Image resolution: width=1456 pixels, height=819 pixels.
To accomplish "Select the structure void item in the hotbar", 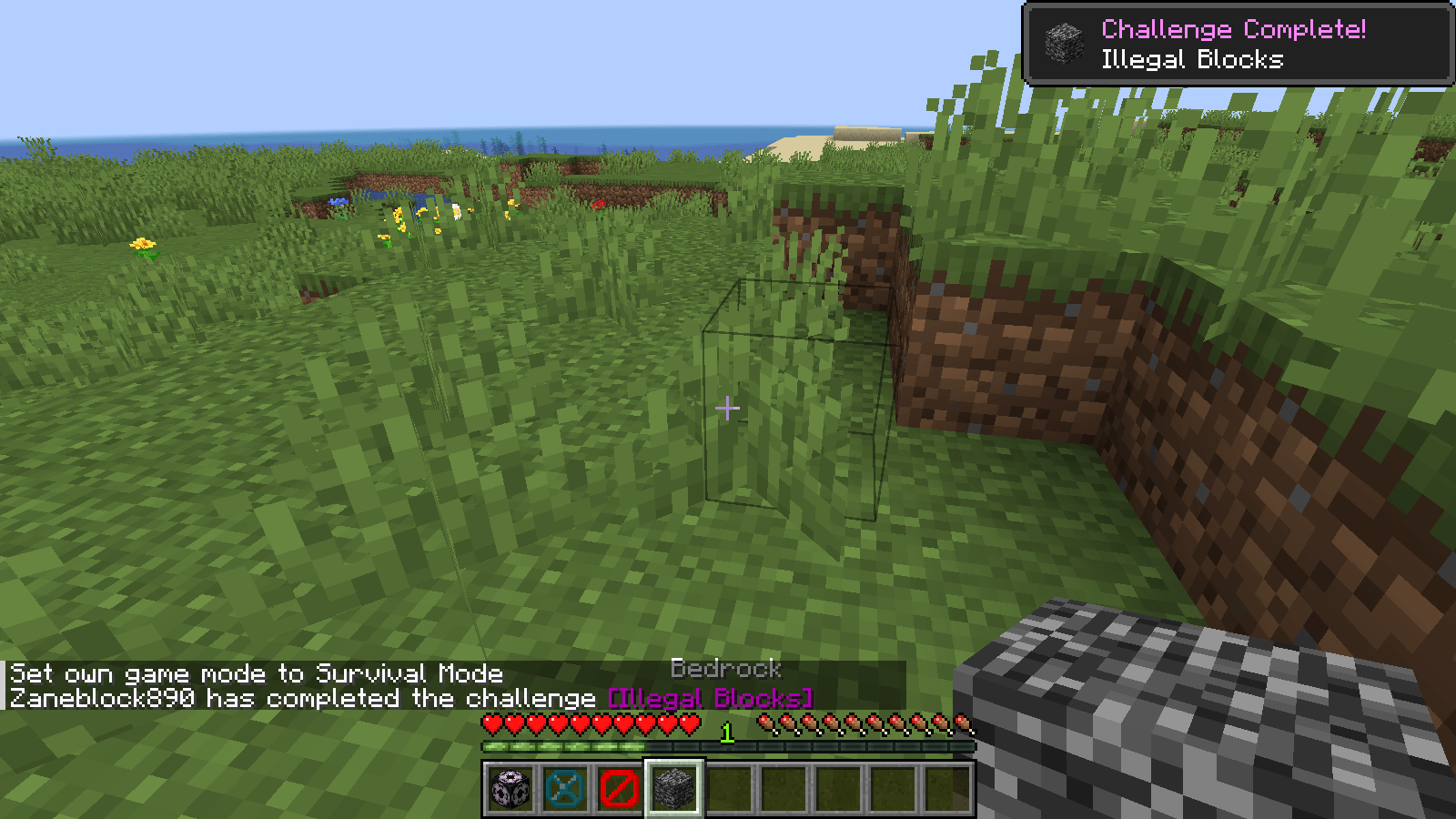I will pos(563,790).
